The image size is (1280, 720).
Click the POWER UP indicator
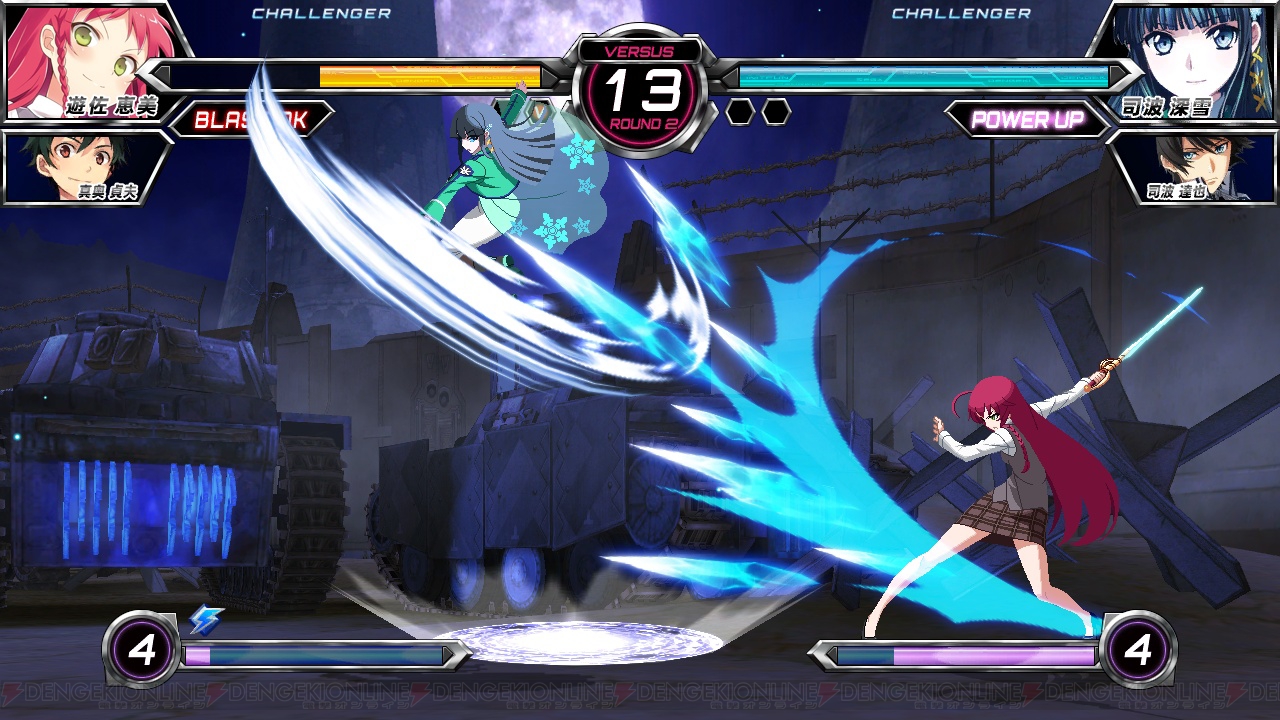click(x=1027, y=120)
